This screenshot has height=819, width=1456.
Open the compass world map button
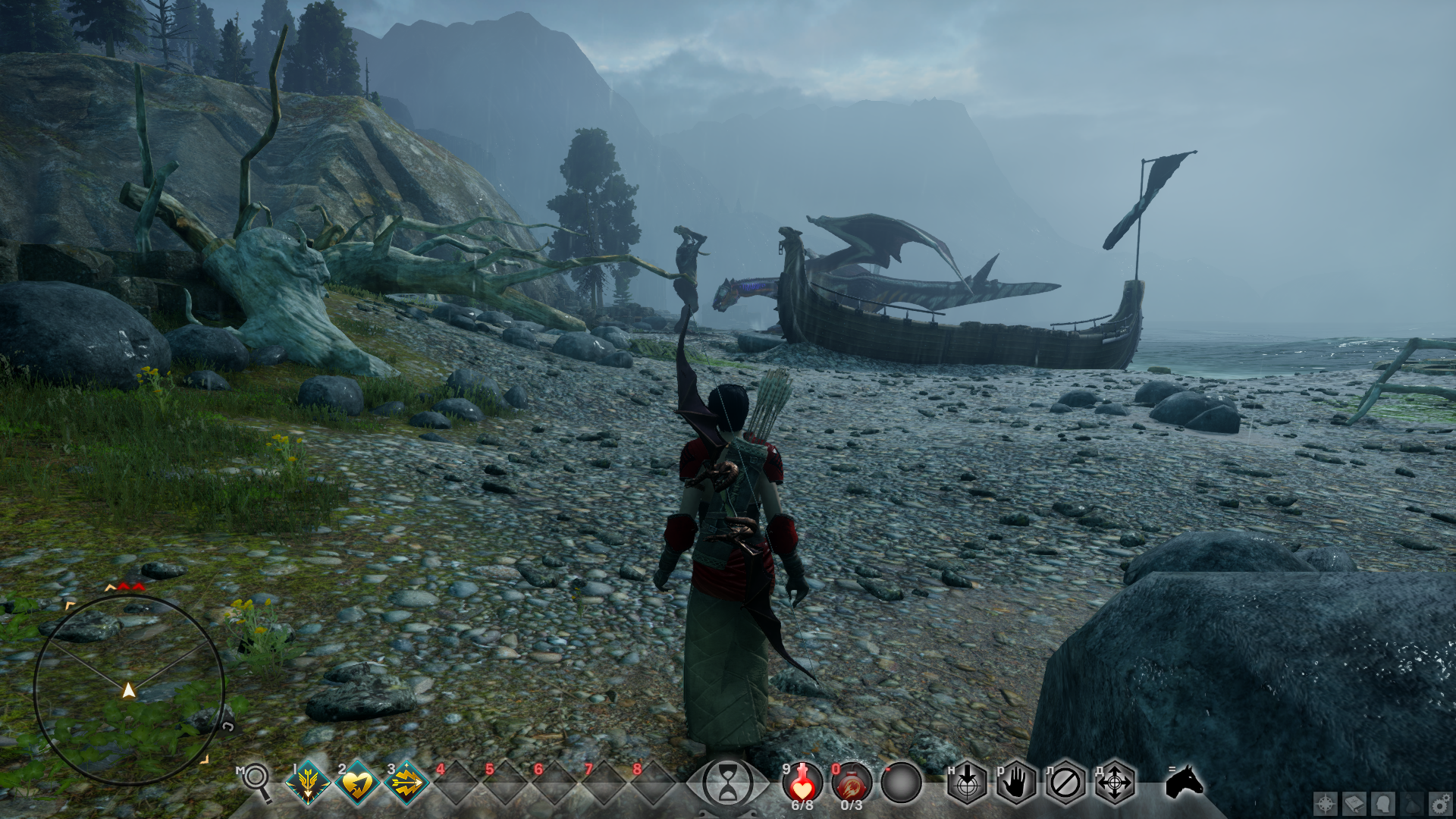click(x=1326, y=804)
